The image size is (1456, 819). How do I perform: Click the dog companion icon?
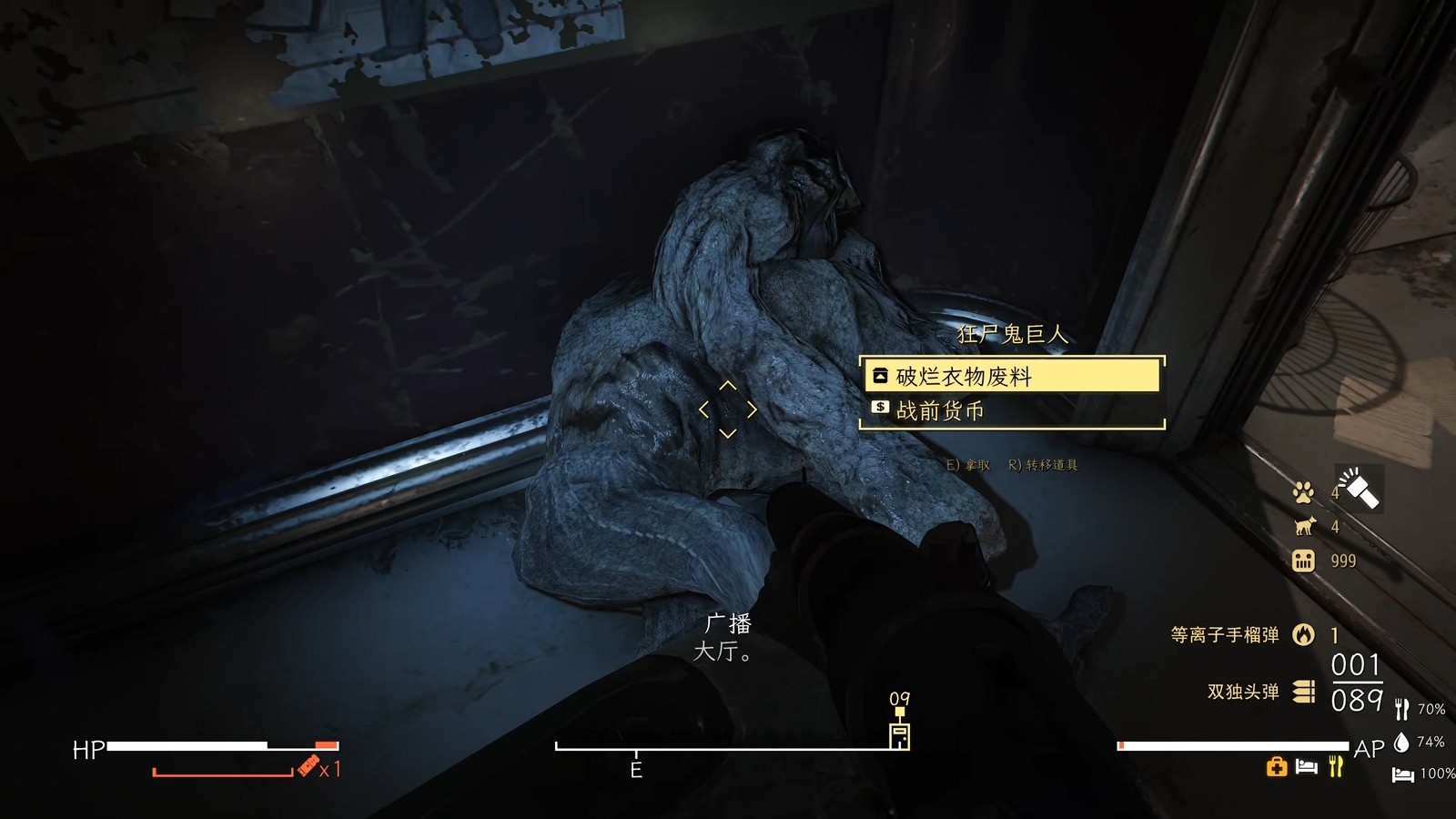[x=1304, y=526]
